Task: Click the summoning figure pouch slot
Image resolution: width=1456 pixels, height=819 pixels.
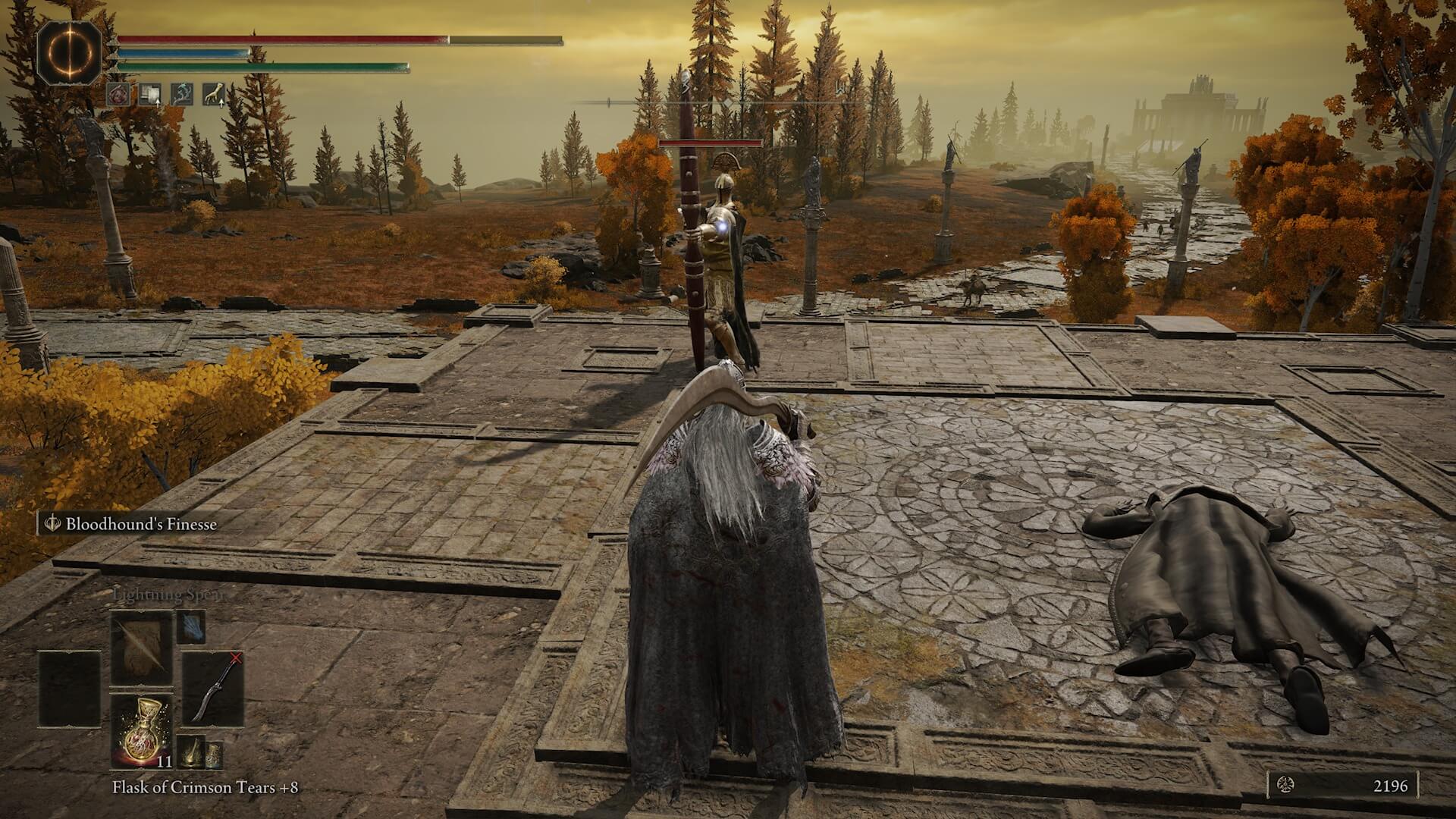Action: [x=180, y=93]
